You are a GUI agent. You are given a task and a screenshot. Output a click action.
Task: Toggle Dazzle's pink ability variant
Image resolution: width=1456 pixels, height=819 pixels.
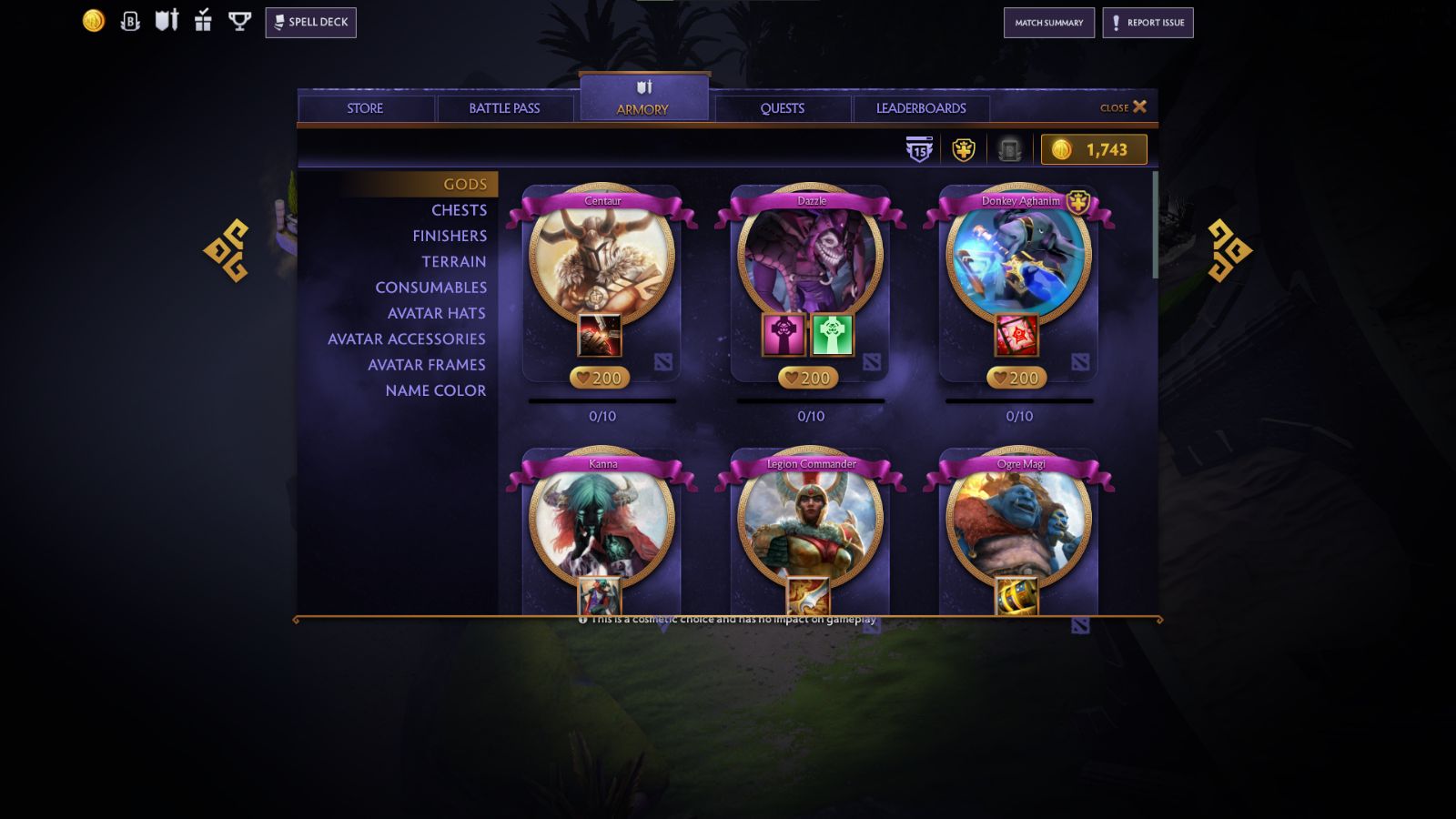[x=784, y=333]
